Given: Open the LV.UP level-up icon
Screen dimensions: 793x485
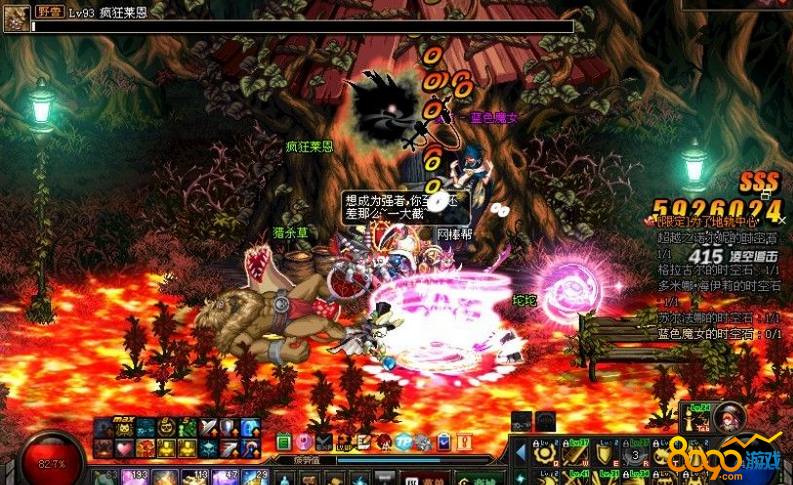Looking at the screenshot, I should 344,441.
